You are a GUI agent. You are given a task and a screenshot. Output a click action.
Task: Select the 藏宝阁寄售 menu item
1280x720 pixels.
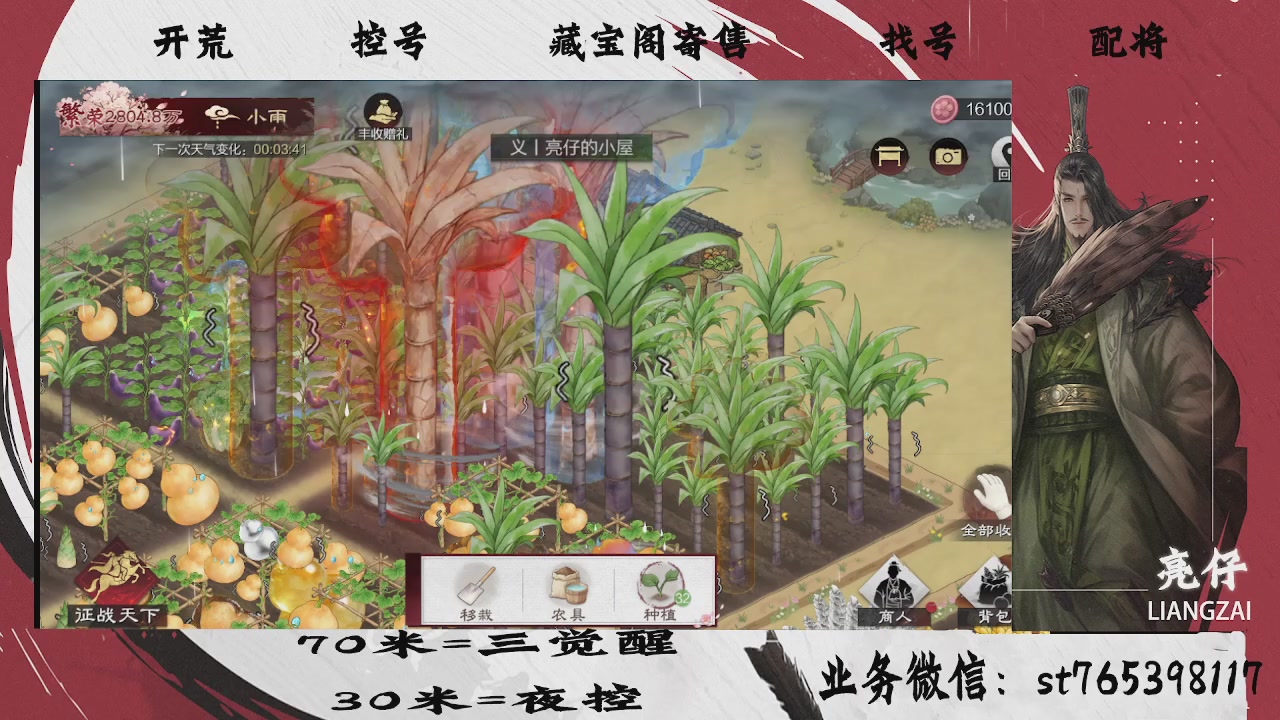(650, 44)
